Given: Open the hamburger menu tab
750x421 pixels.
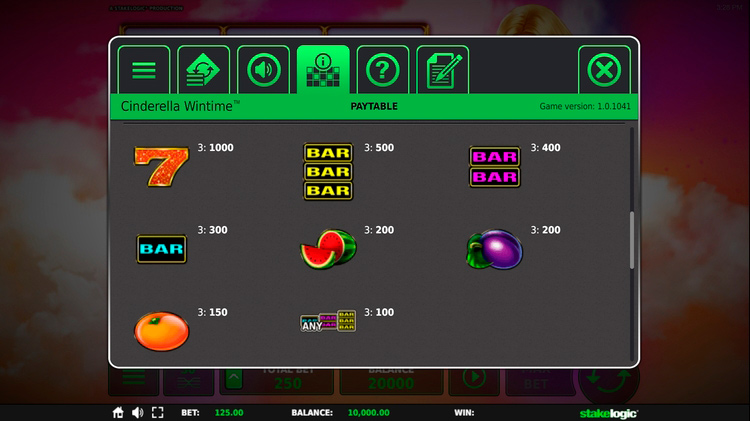Looking at the screenshot, I should [x=144, y=70].
